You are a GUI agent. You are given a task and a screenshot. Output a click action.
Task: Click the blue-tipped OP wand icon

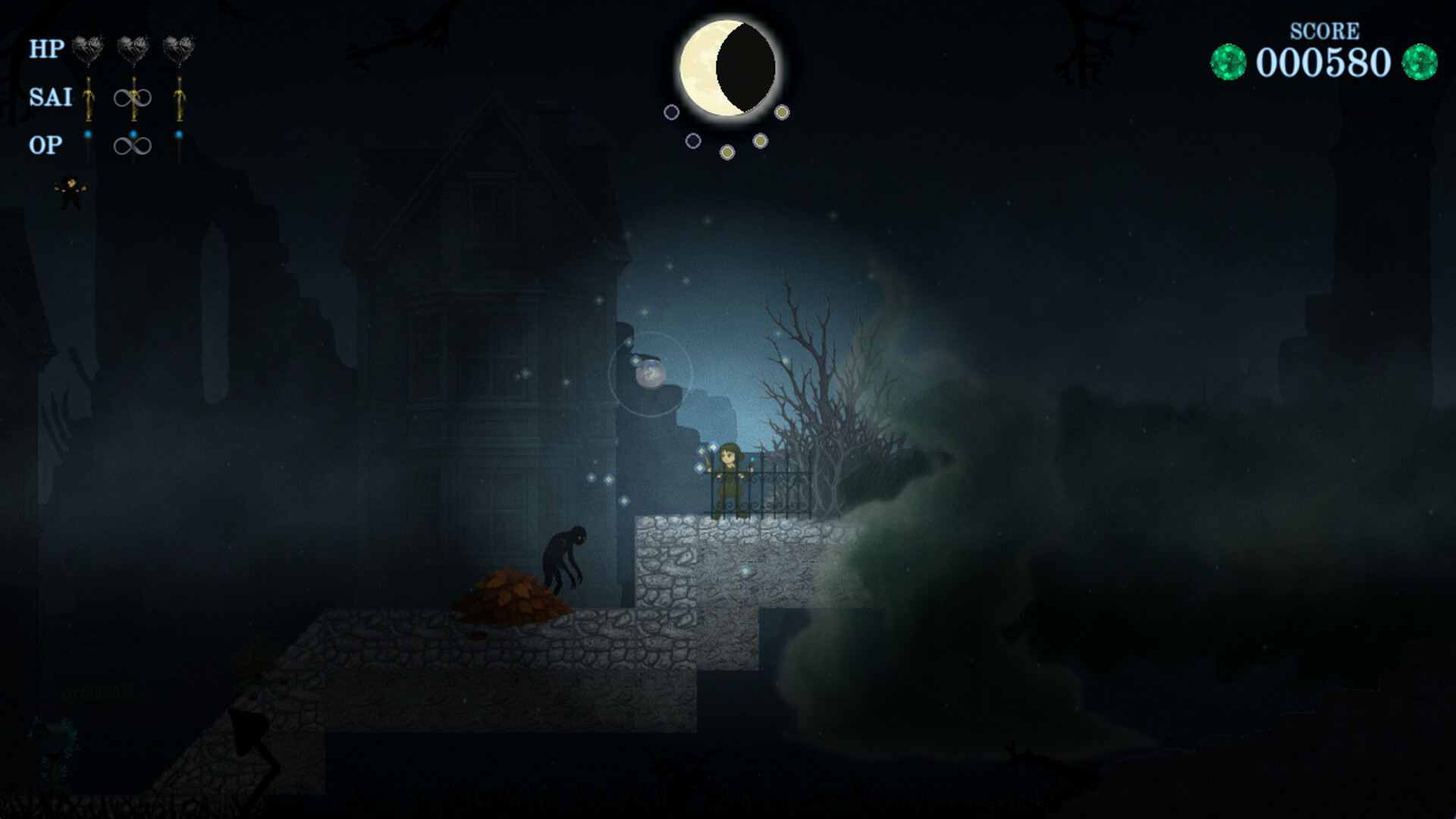(x=88, y=146)
